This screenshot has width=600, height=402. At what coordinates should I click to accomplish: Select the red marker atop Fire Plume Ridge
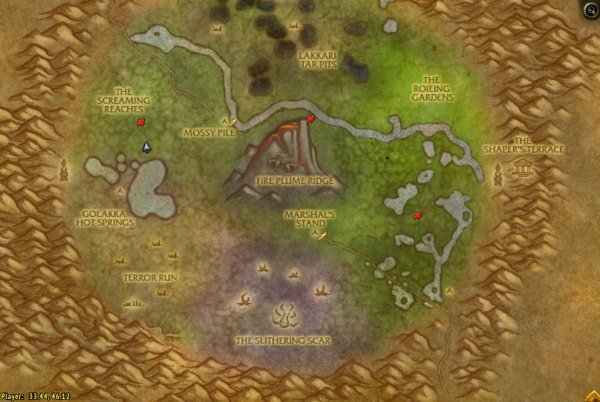click(311, 119)
